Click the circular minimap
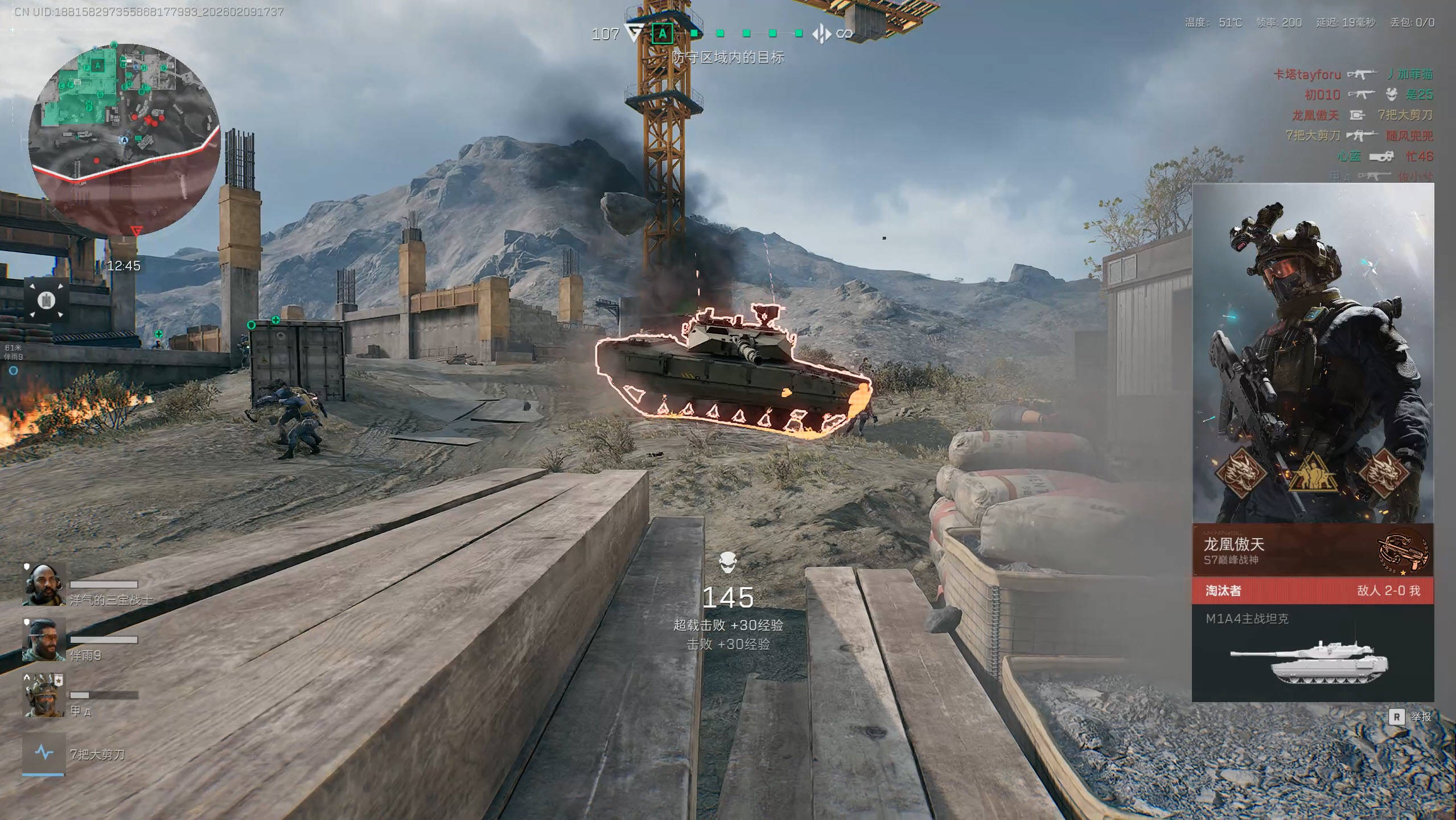The image size is (1456, 820). 124,140
